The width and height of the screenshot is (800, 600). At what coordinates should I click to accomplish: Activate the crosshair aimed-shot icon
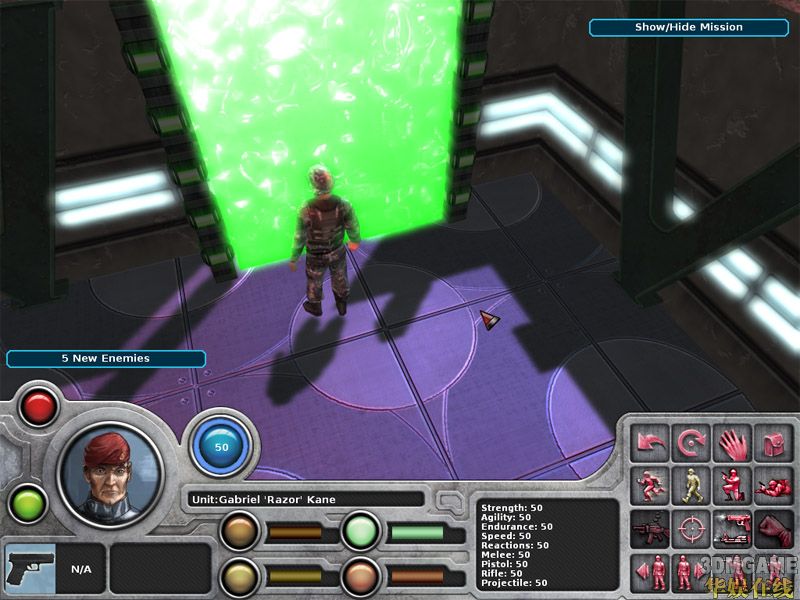691,527
